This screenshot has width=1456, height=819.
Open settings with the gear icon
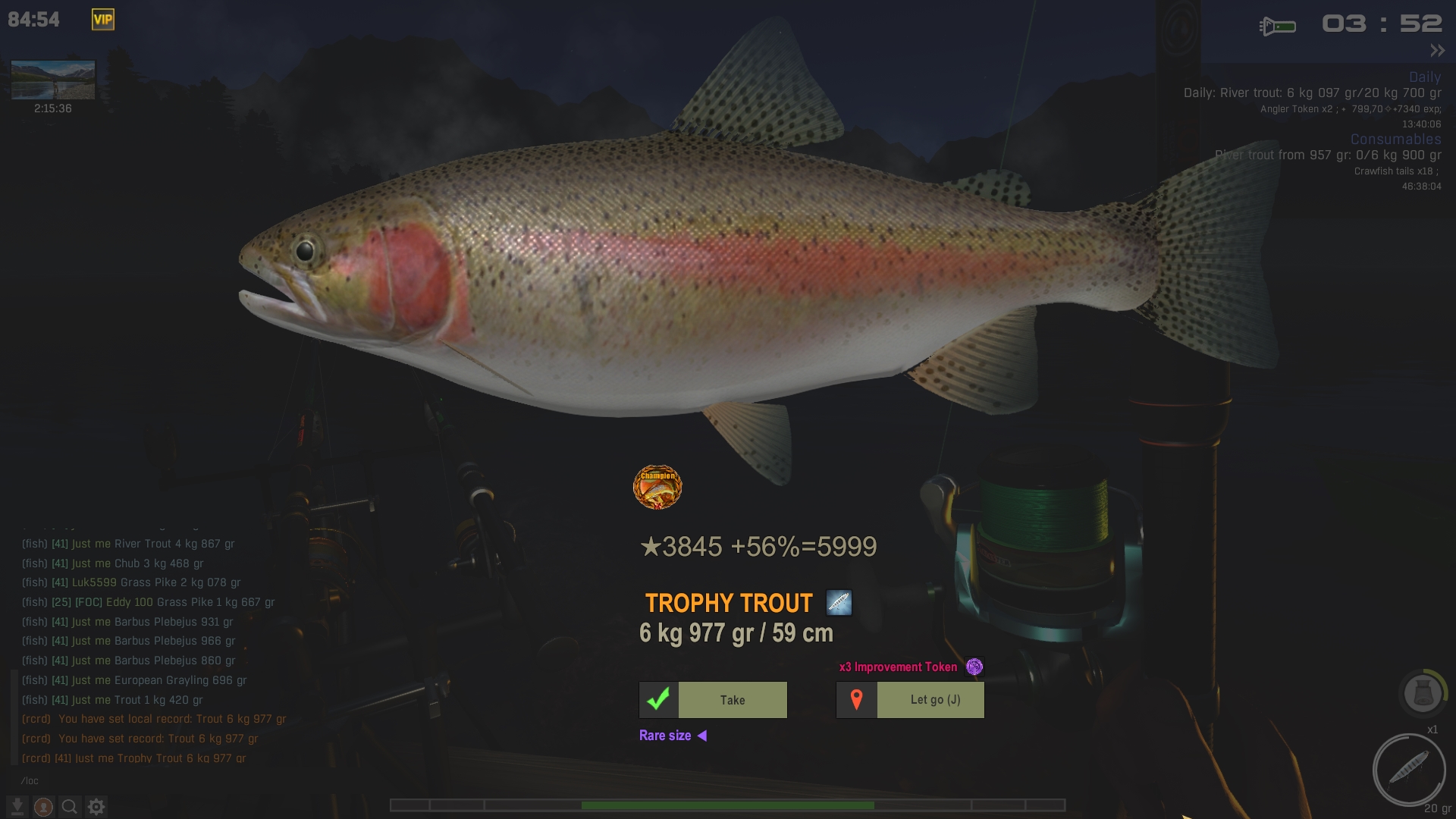click(x=96, y=807)
